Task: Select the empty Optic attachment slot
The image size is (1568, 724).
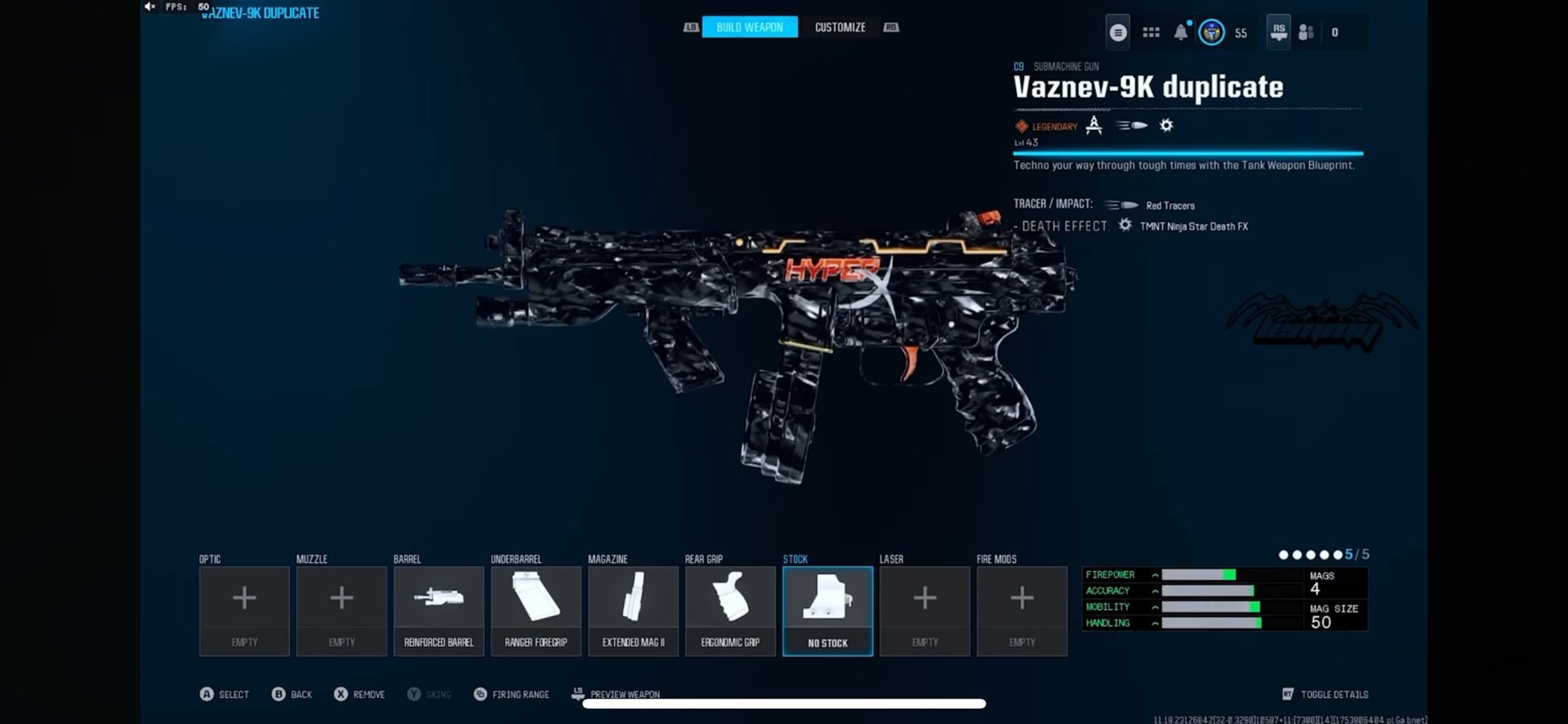Action: click(x=244, y=610)
